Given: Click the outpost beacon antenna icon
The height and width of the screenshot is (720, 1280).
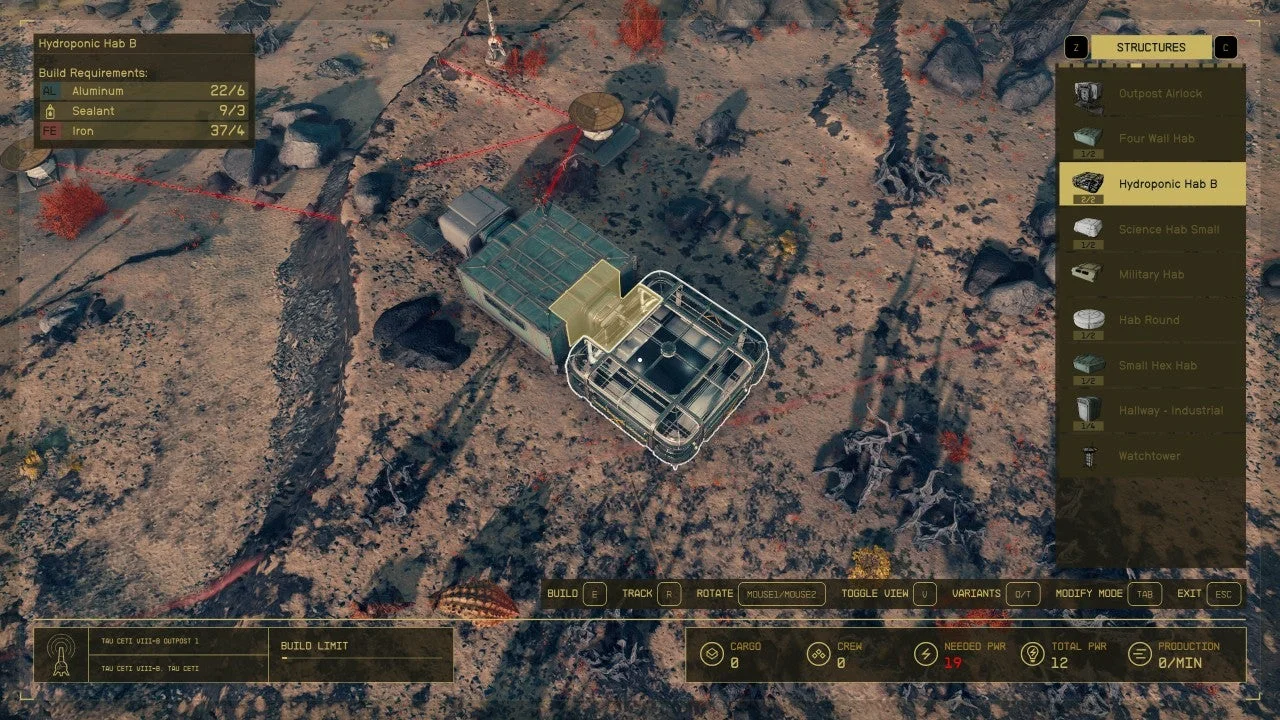Looking at the screenshot, I should (x=60, y=655).
